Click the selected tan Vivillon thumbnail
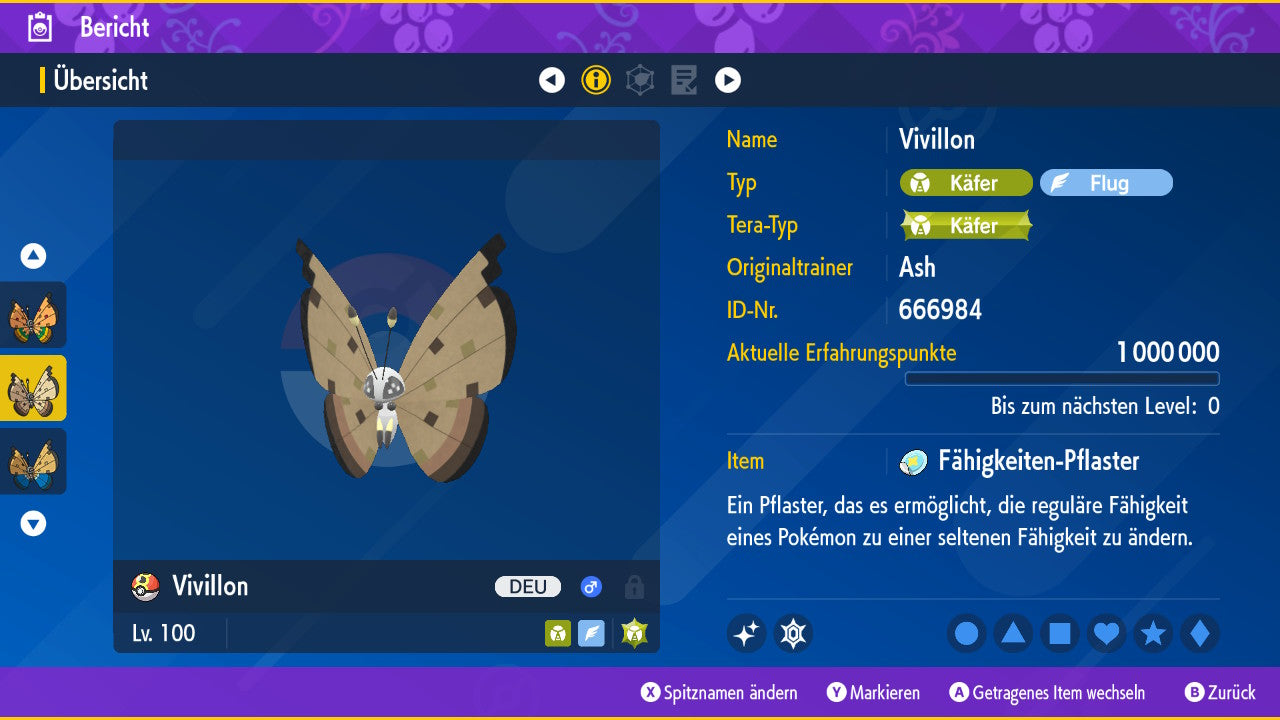The width and height of the screenshot is (1280, 720). coord(33,388)
